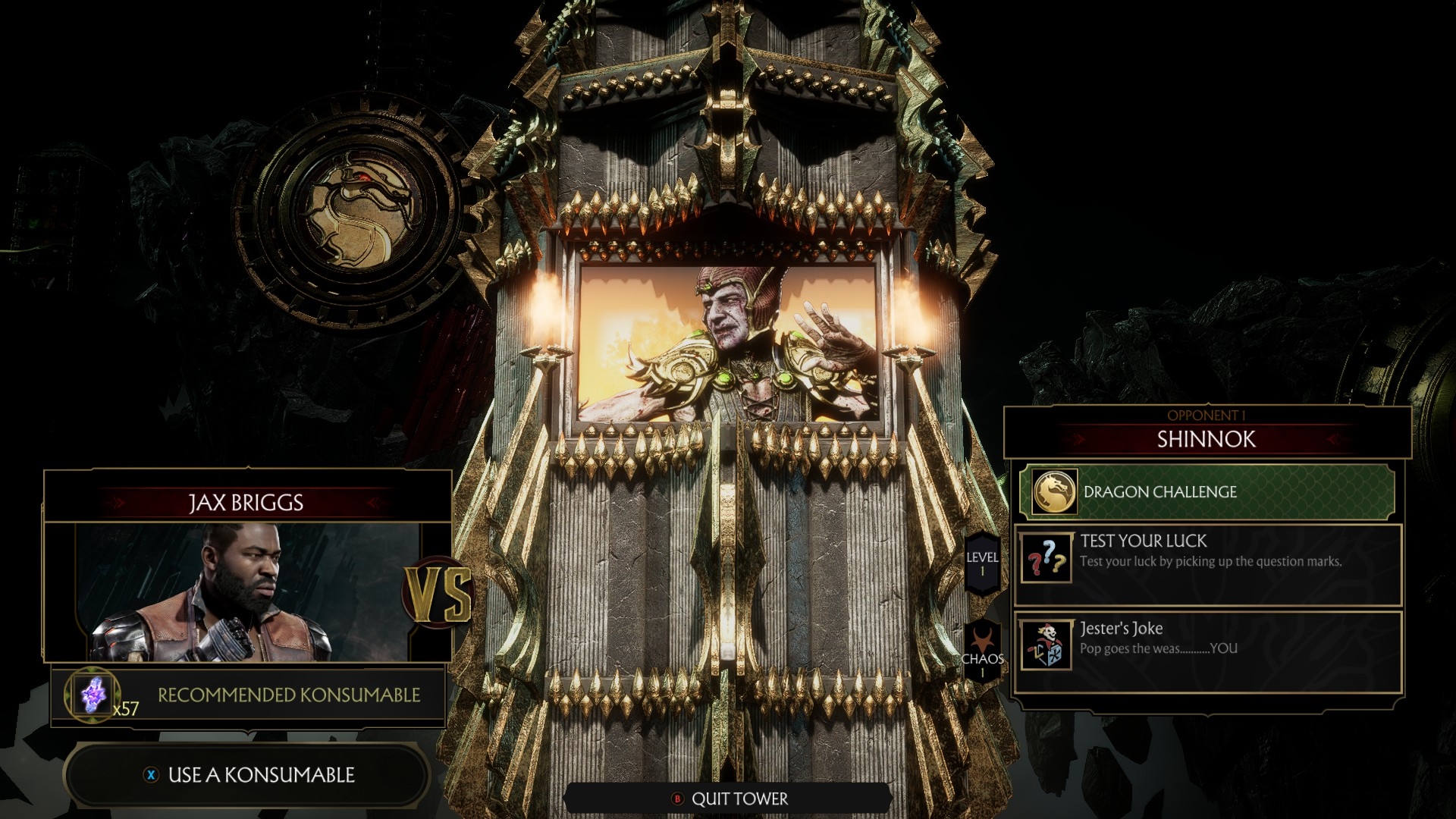View the Dragon Challenge details
Image resolution: width=1456 pixels, height=819 pixels.
coord(1206,492)
